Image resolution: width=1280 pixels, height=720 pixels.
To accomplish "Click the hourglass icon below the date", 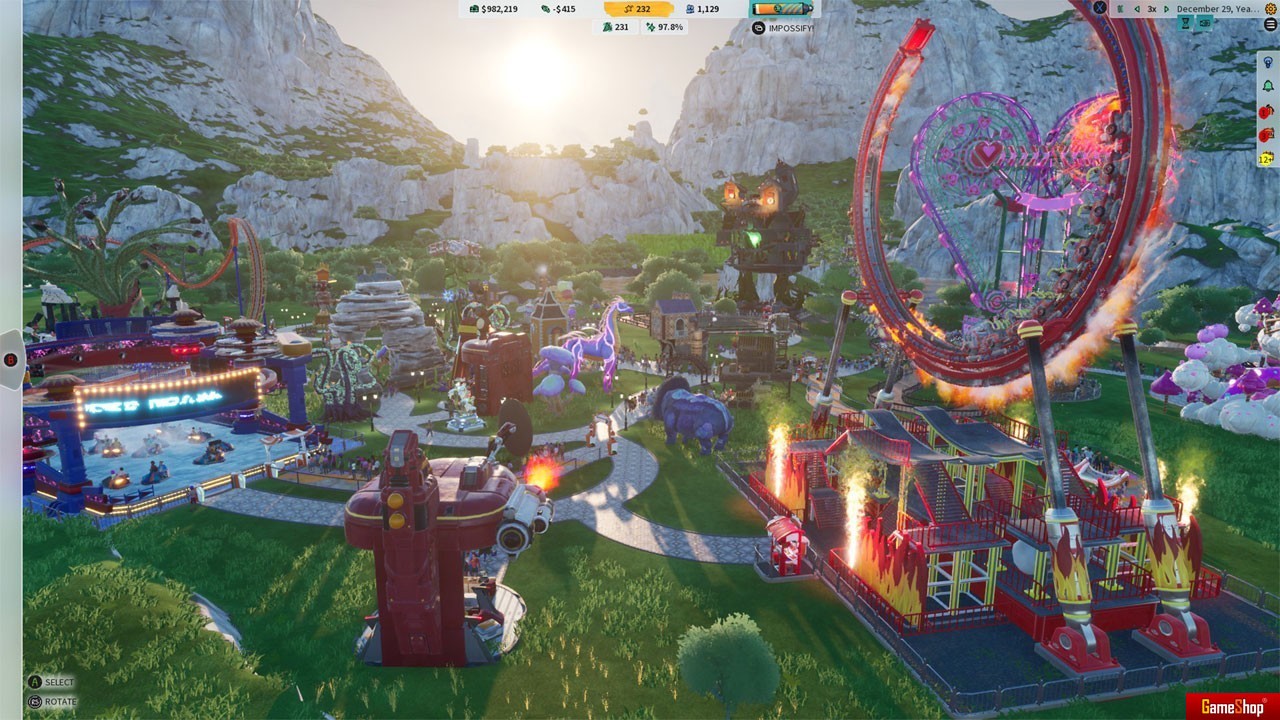I will coord(1186,23).
